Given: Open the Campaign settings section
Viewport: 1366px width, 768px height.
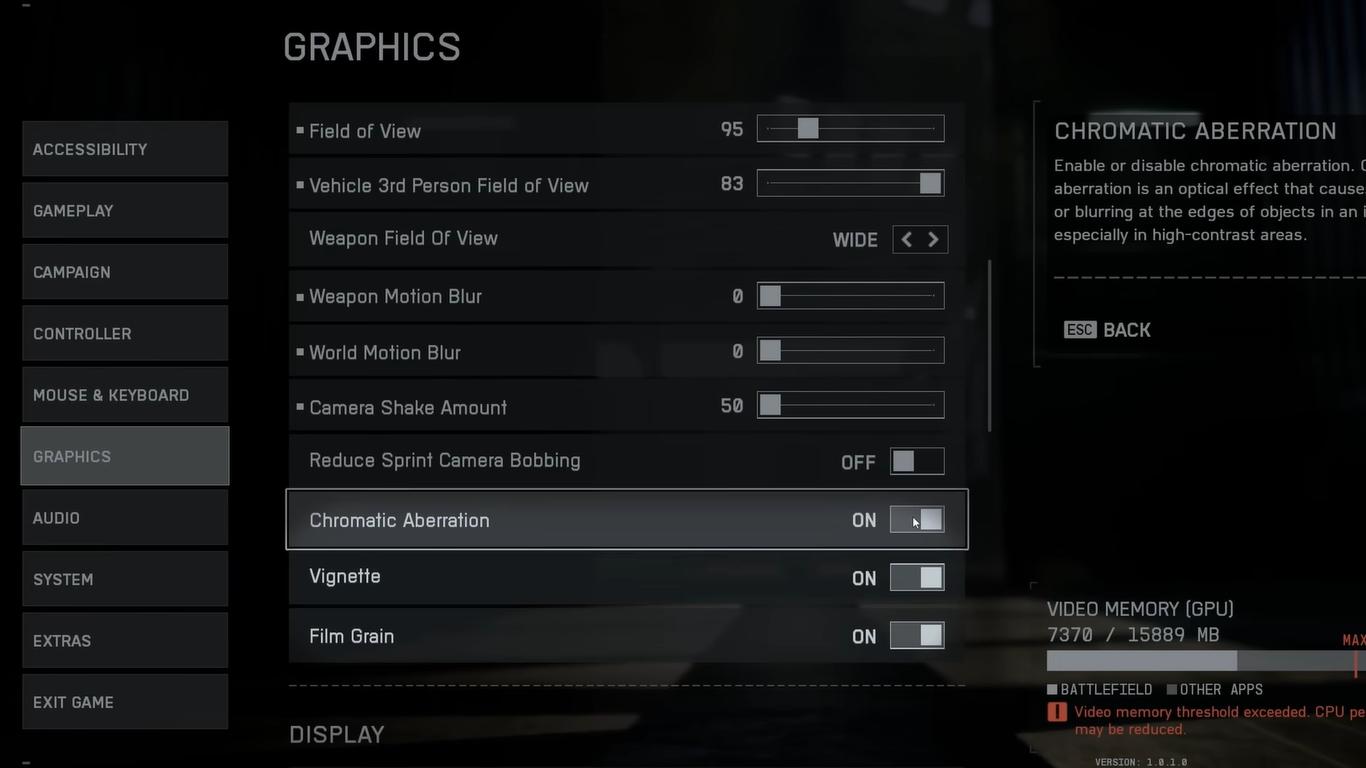Looking at the screenshot, I should pos(125,272).
